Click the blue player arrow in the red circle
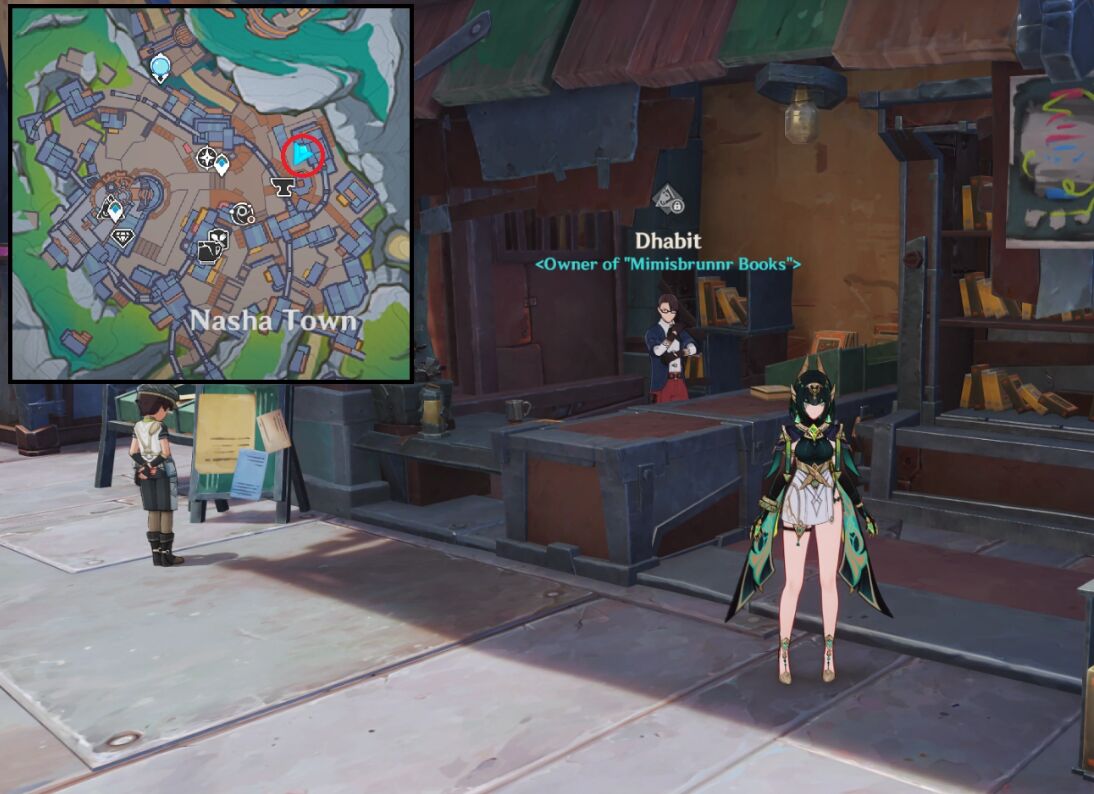This screenshot has width=1094, height=794. (x=302, y=154)
